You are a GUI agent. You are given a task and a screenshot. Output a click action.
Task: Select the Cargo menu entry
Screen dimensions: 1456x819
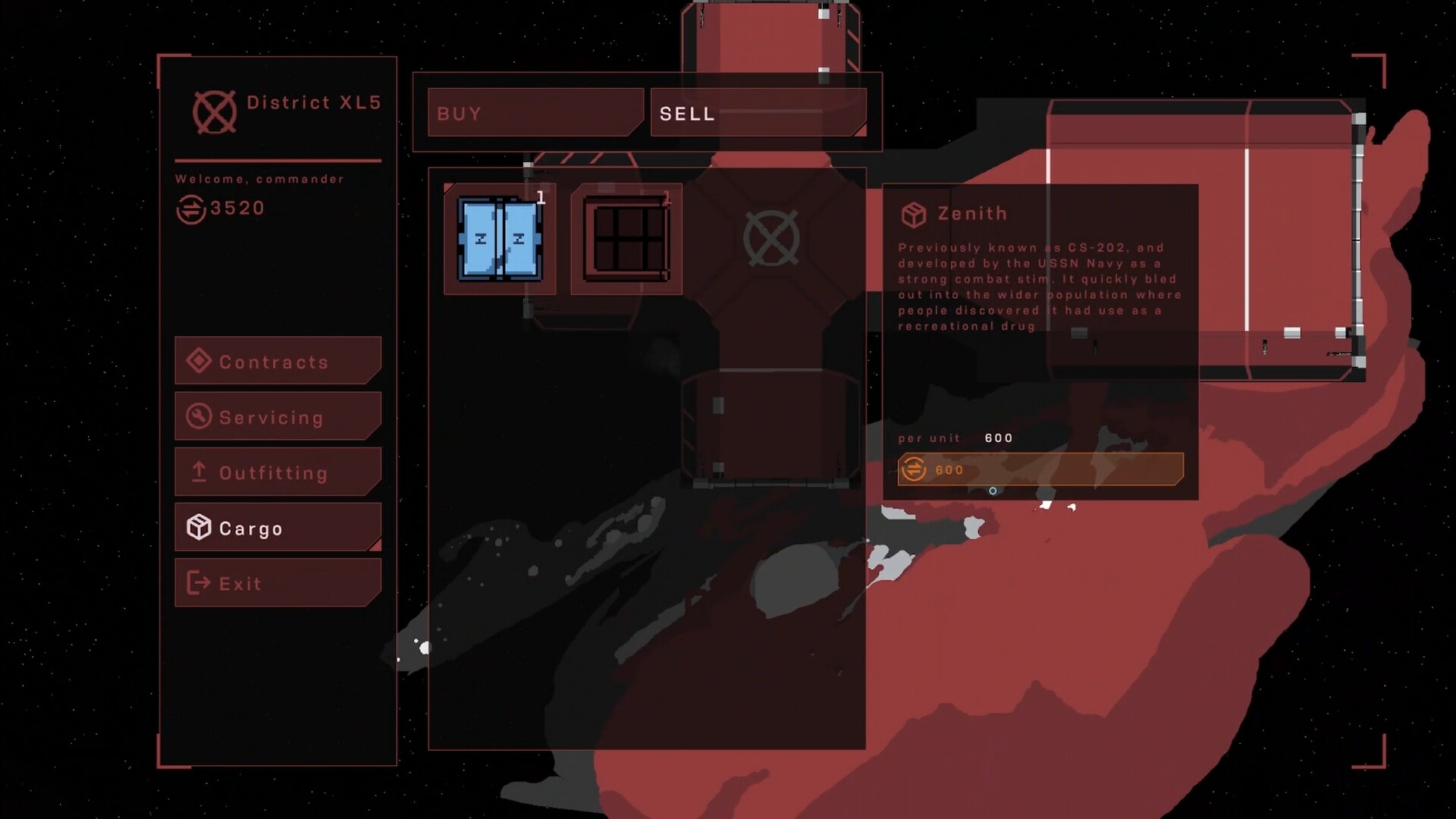[x=277, y=527]
